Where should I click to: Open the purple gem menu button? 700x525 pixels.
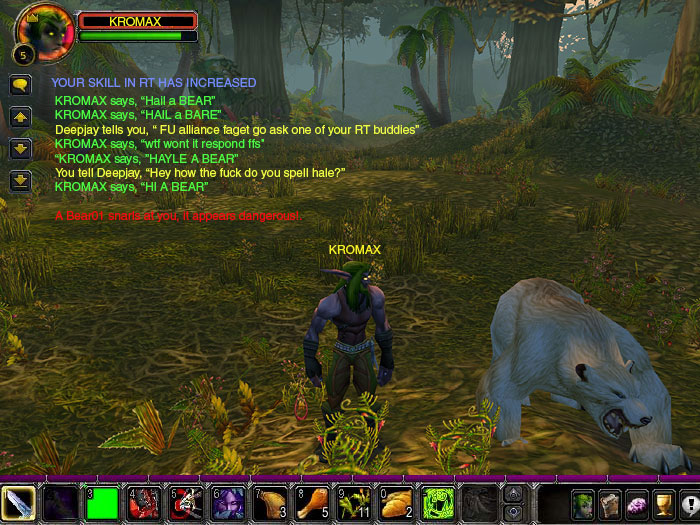[x=636, y=505]
